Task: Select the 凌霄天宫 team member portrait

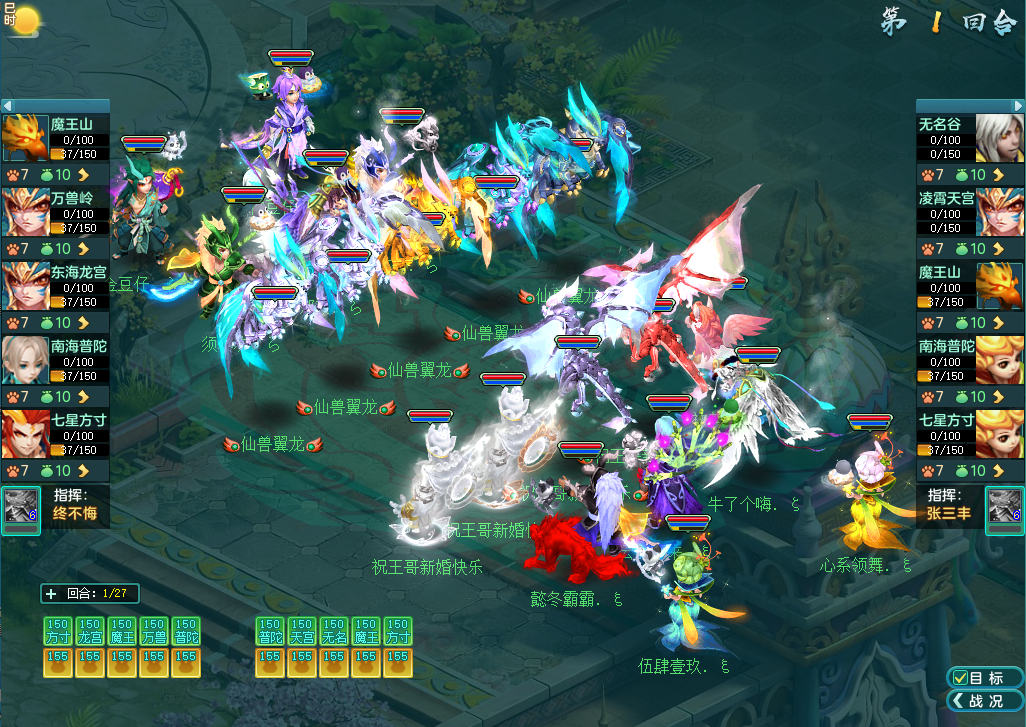Action: pos(1000,211)
